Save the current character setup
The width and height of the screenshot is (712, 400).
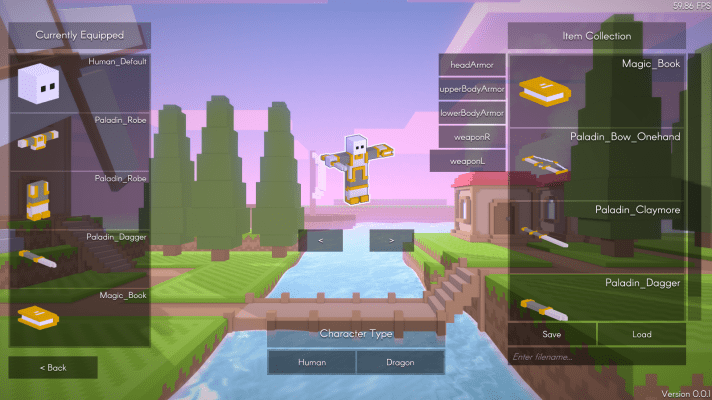click(x=552, y=334)
